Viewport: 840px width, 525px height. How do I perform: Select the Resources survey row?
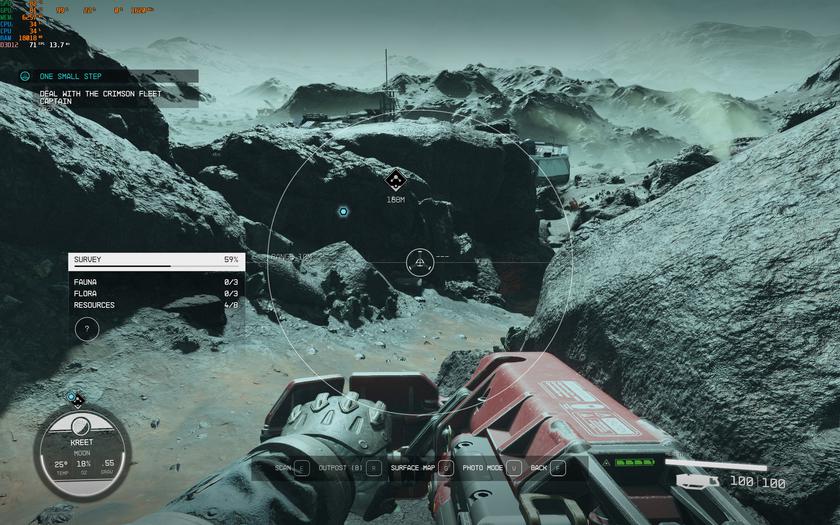click(155, 305)
